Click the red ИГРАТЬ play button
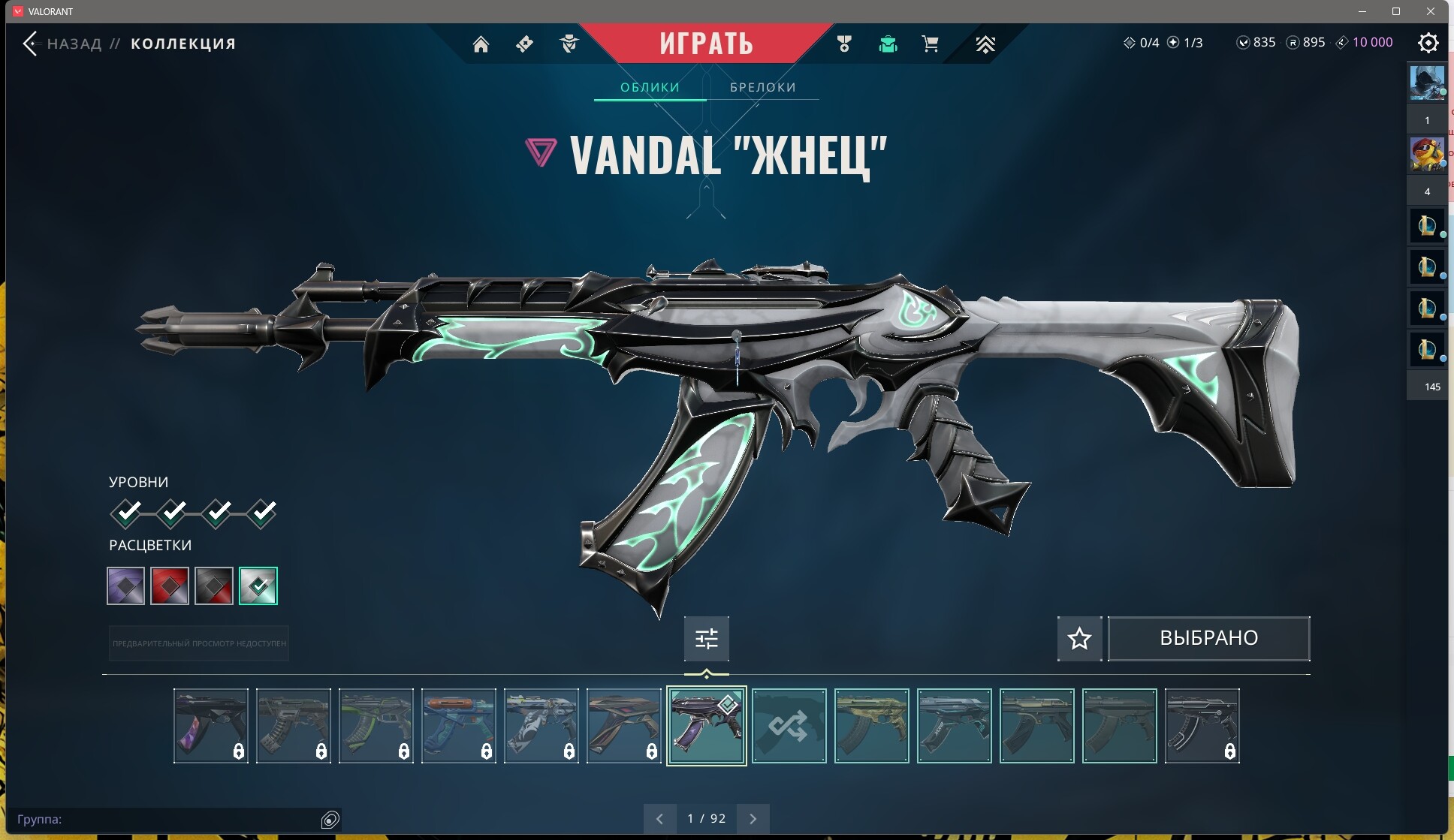Screen dimensions: 1454x840 (706, 44)
